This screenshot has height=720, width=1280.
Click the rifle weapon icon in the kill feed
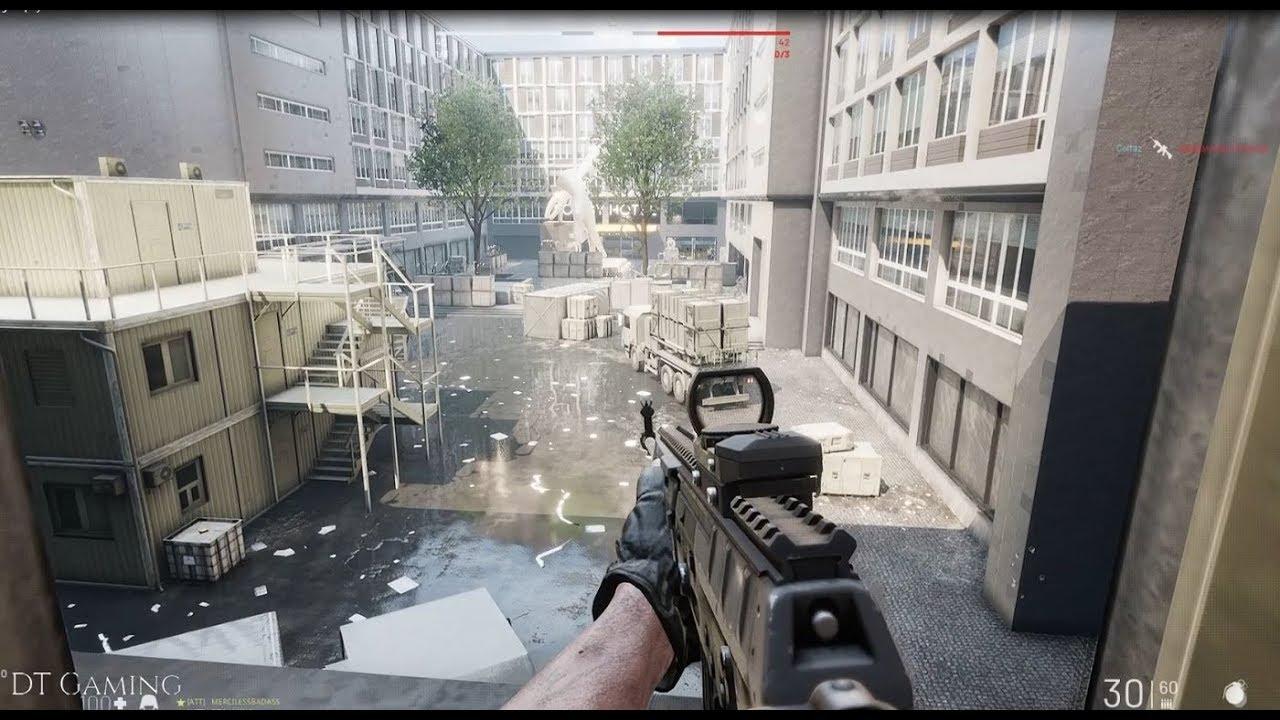(x=1163, y=149)
